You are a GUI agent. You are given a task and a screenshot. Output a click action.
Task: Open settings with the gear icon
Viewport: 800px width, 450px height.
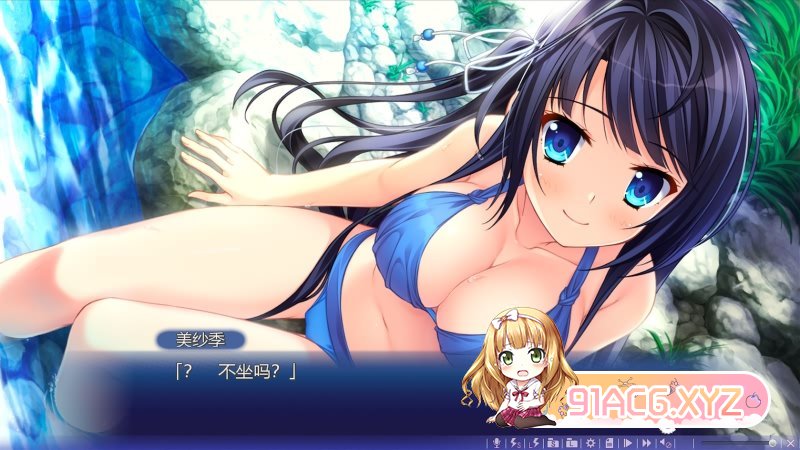pos(590,442)
